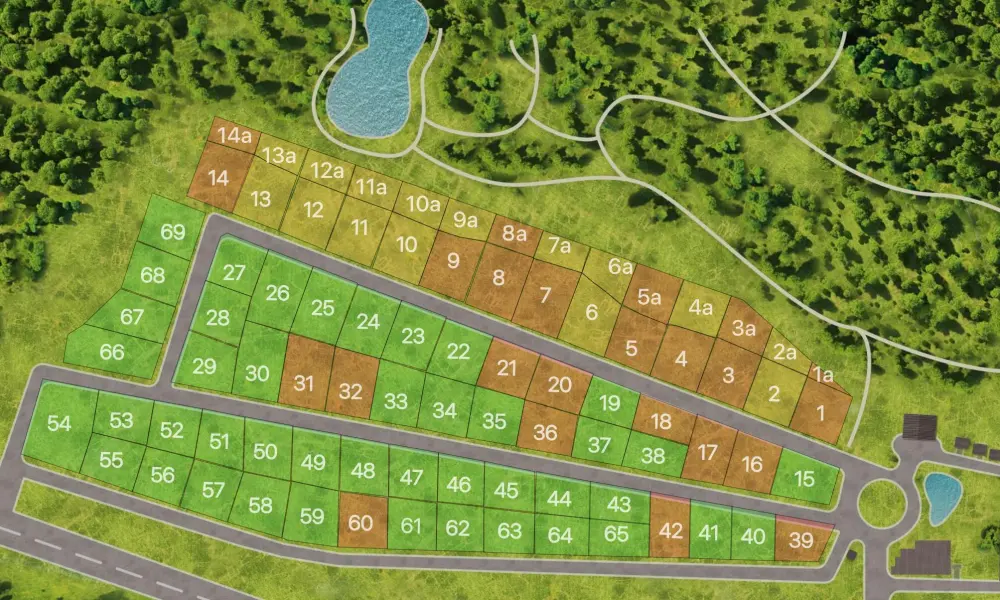1000x600 pixels.
Task: Select plot 27
Action: (x=234, y=272)
